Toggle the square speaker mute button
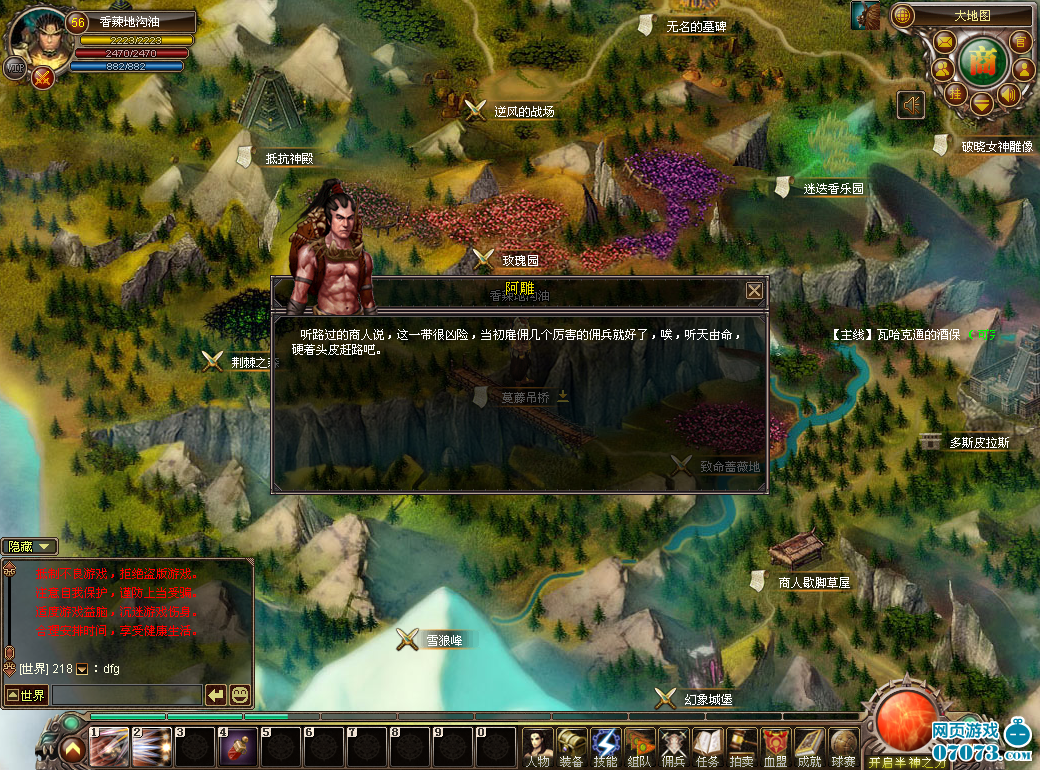 pos(910,104)
